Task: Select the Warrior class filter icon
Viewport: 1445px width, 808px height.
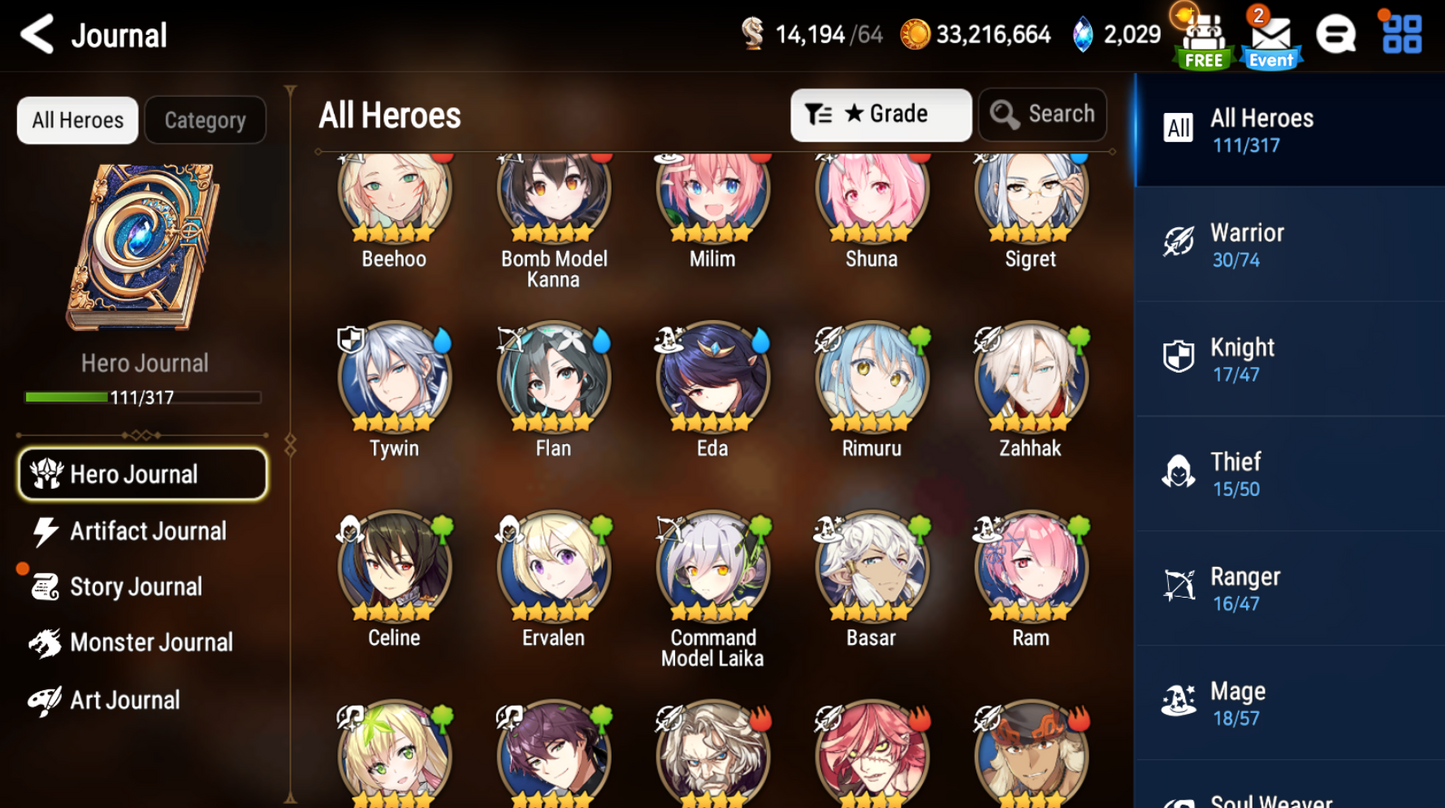Action: click(1179, 242)
